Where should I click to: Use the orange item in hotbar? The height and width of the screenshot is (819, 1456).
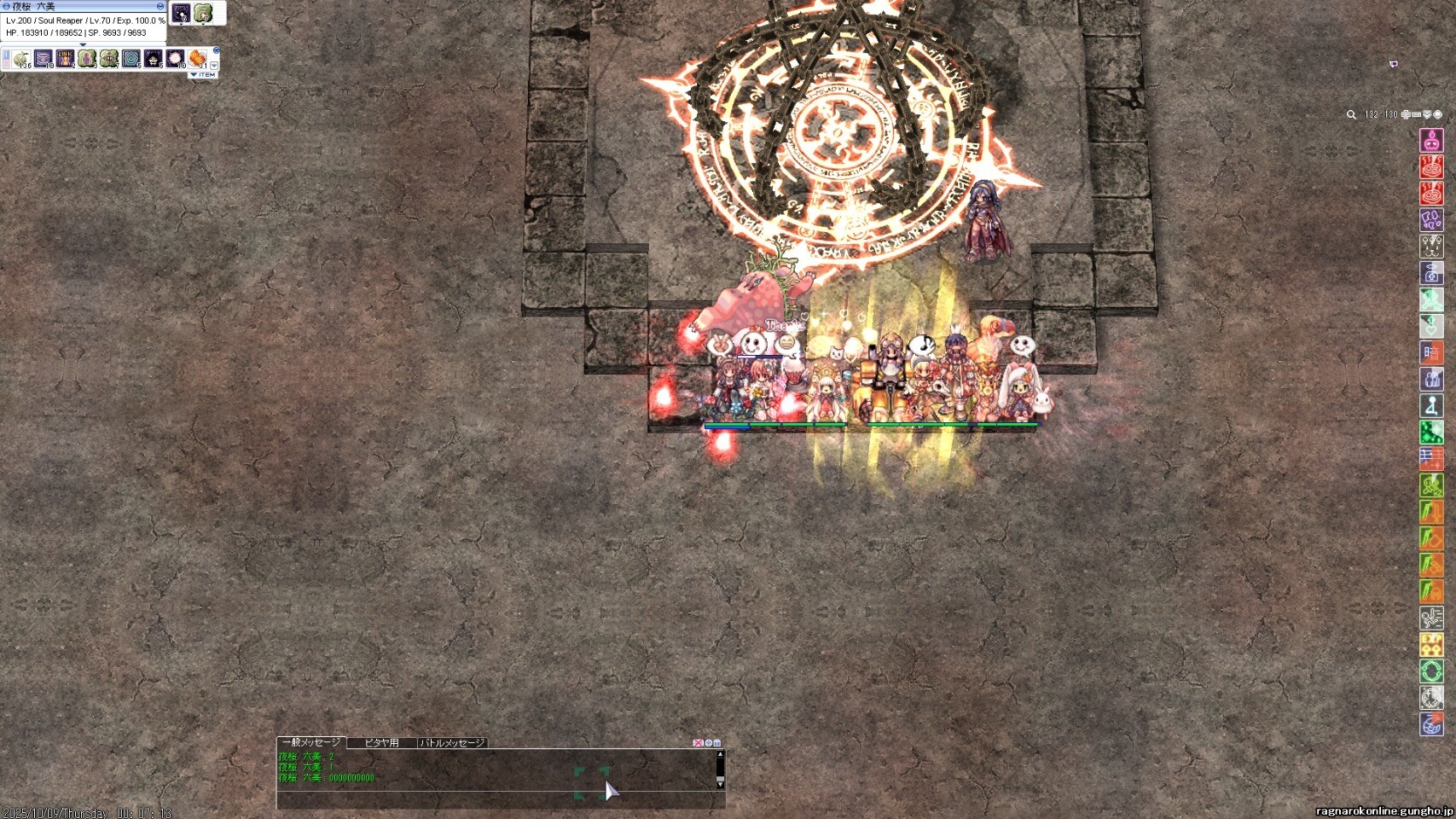click(197, 58)
